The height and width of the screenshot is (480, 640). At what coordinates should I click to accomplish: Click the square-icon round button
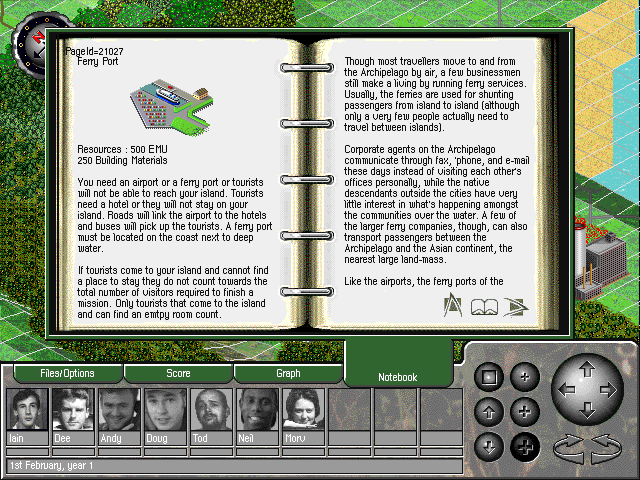point(489,378)
